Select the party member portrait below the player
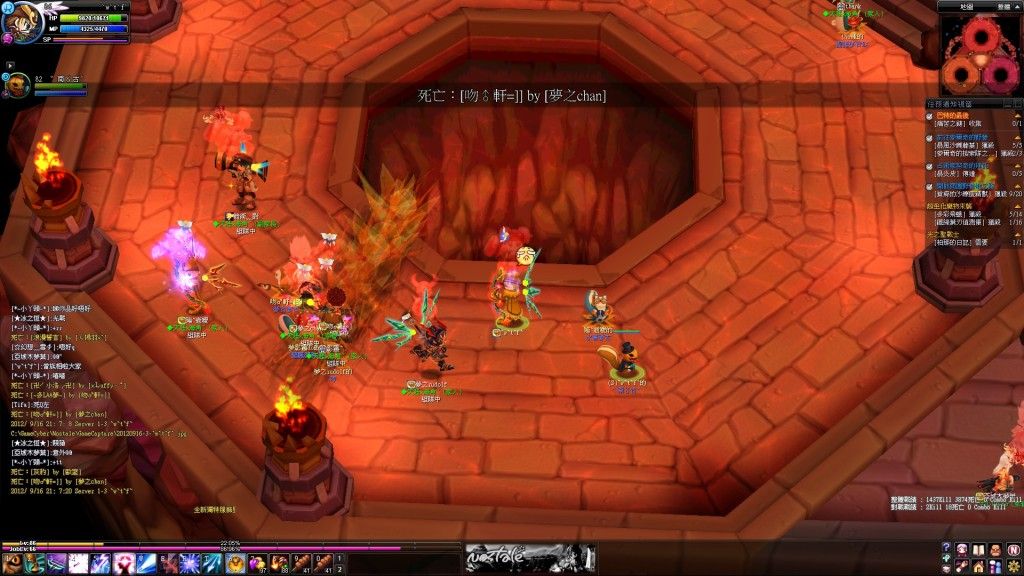This screenshot has width=1024, height=576. click(18, 86)
